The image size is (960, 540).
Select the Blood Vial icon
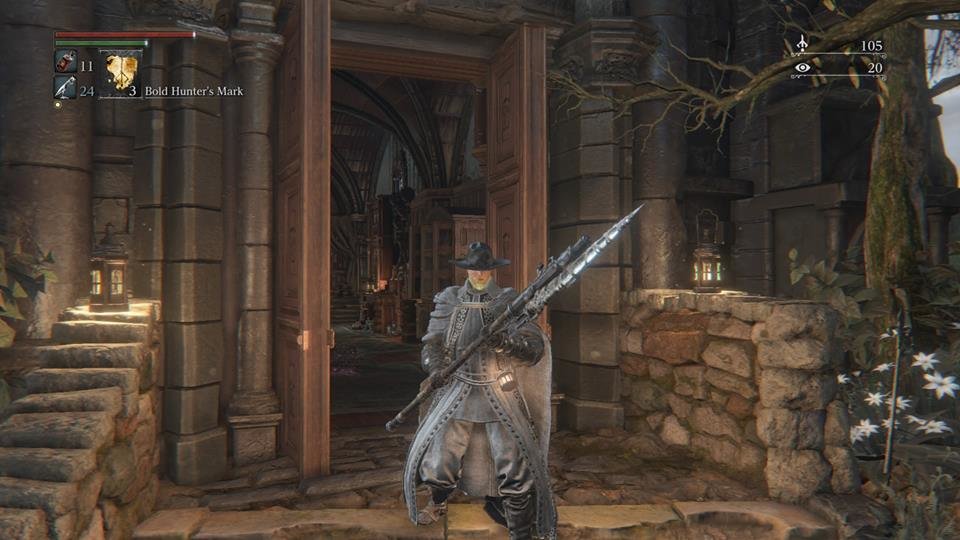coord(65,63)
